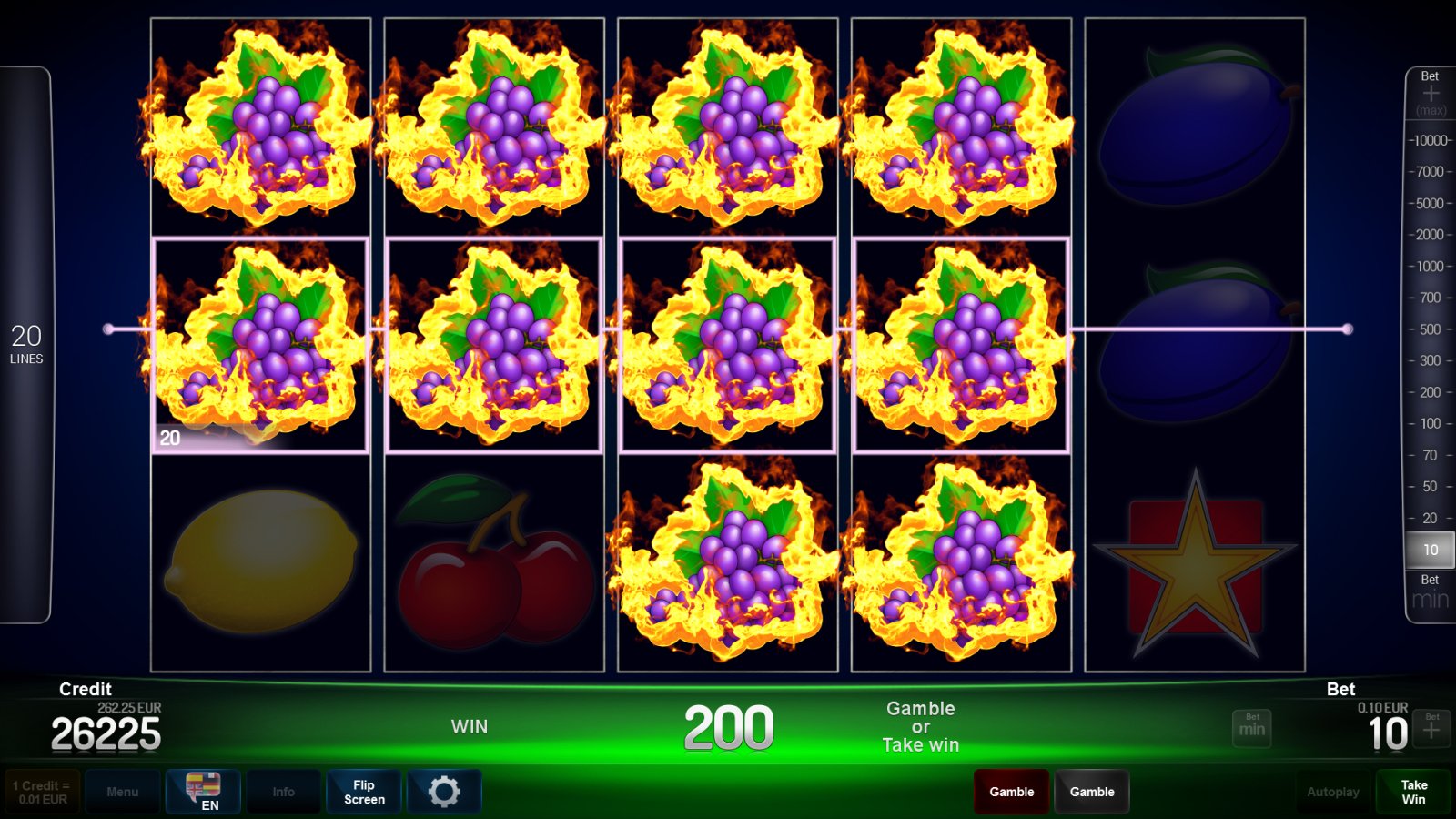Open the language selector with the EN flag icon
The height and width of the screenshot is (819, 1456).
point(205,791)
